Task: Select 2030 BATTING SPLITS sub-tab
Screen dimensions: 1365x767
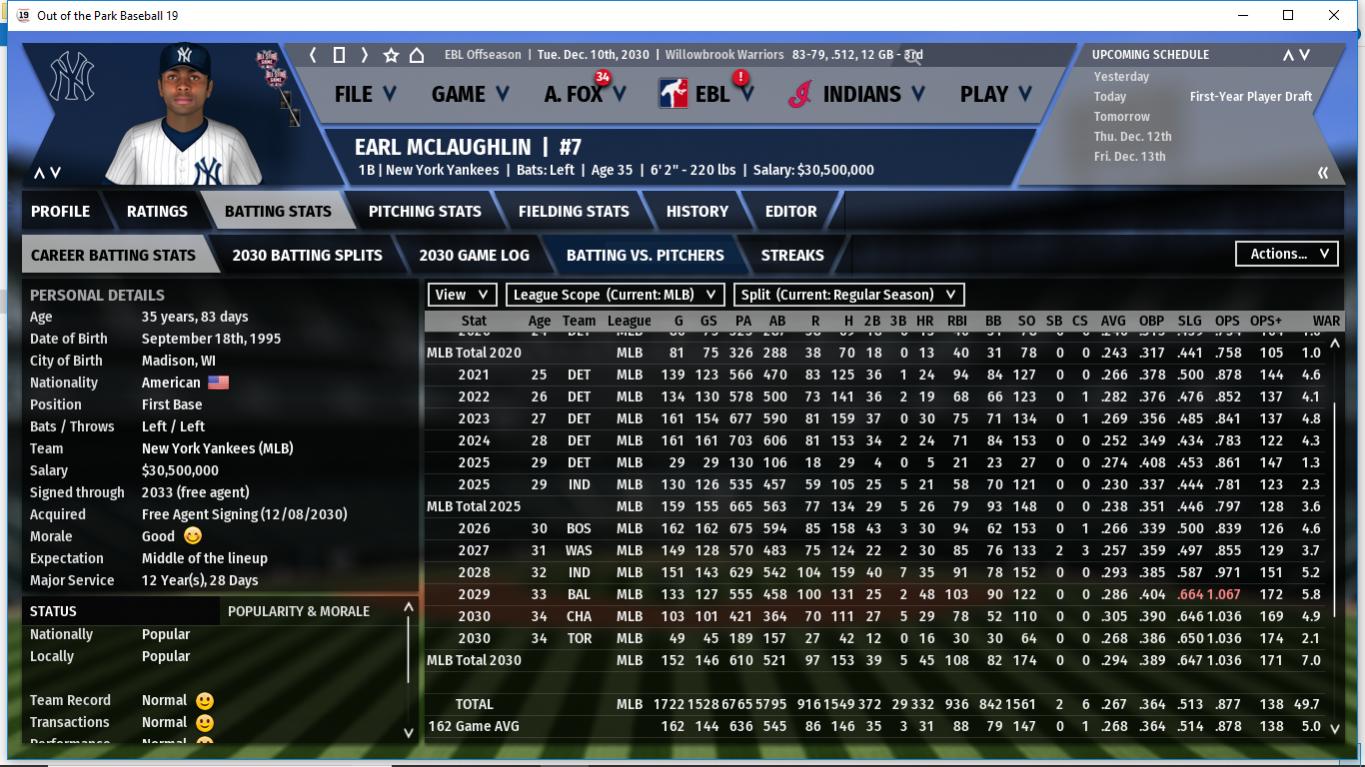Action: click(307, 255)
